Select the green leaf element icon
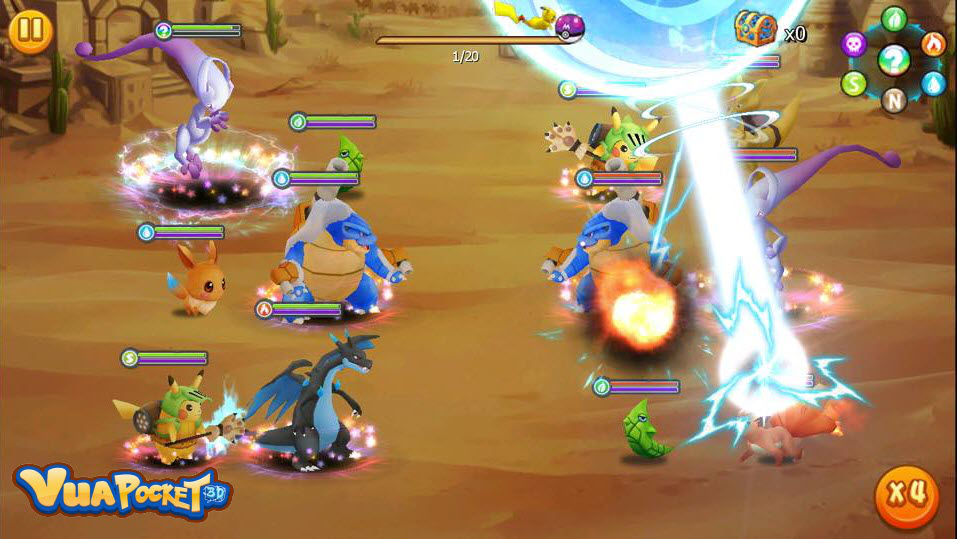Screen dimensions: 957x539 (894, 20)
